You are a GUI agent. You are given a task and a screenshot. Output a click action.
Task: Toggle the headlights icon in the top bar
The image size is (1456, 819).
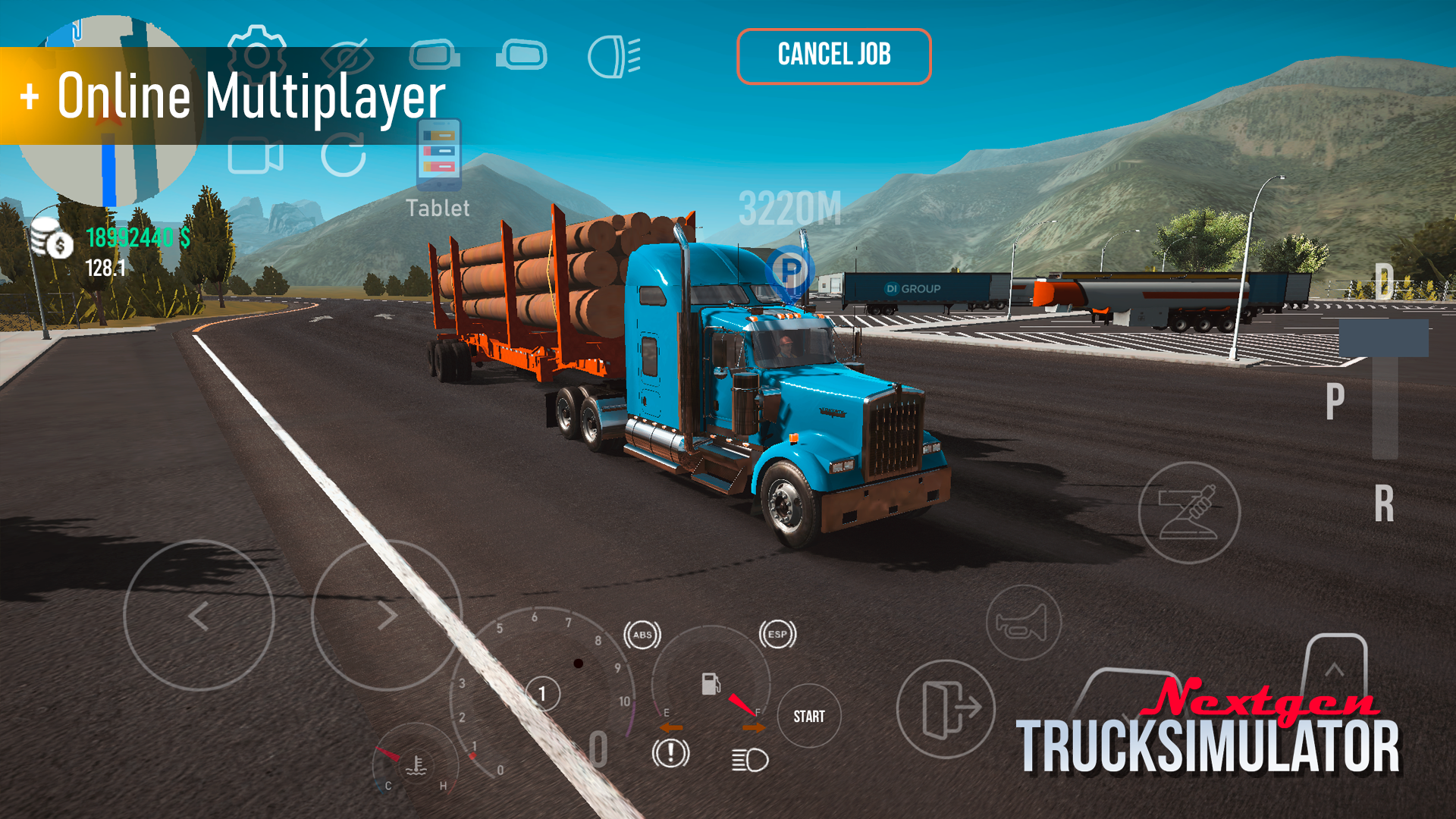coord(613,57)
